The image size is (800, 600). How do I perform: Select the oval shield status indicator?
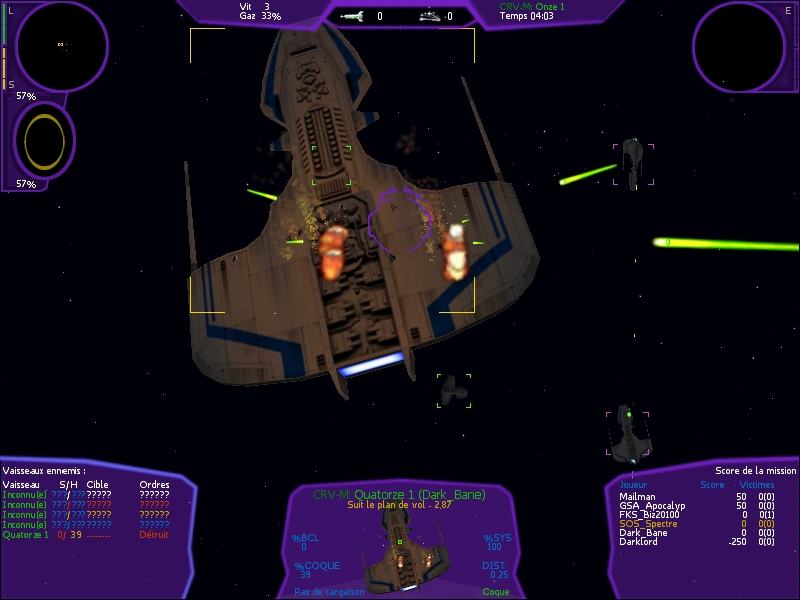[x=44, y=140]
